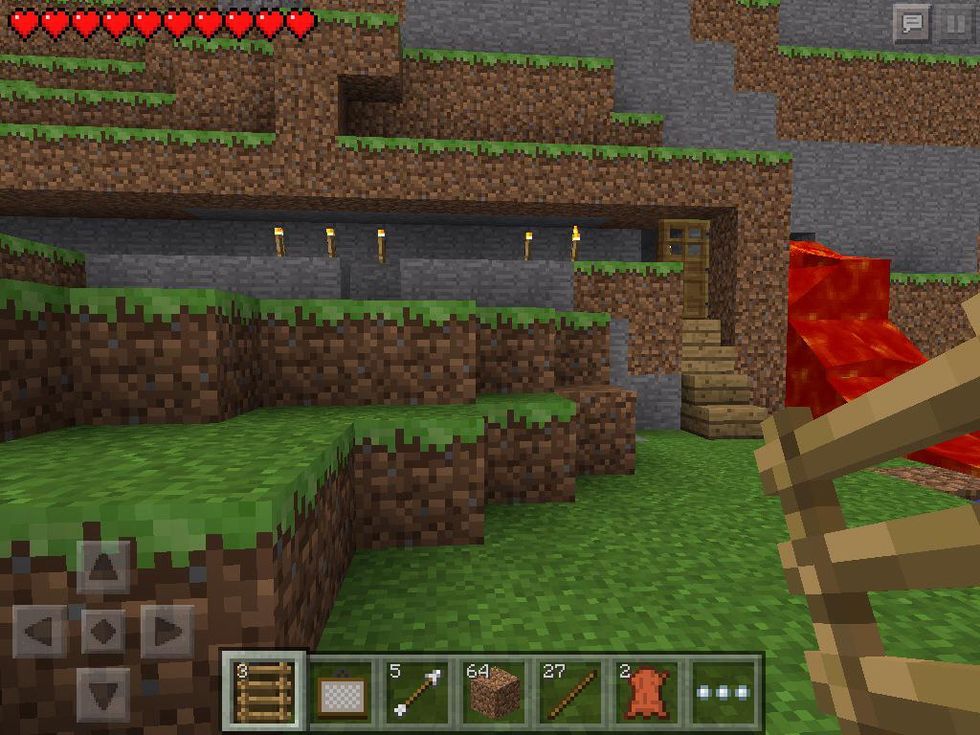Screen dimensions: 980x735
Task: Select the painting hotbar slot
Action: (x=341, y=691)
